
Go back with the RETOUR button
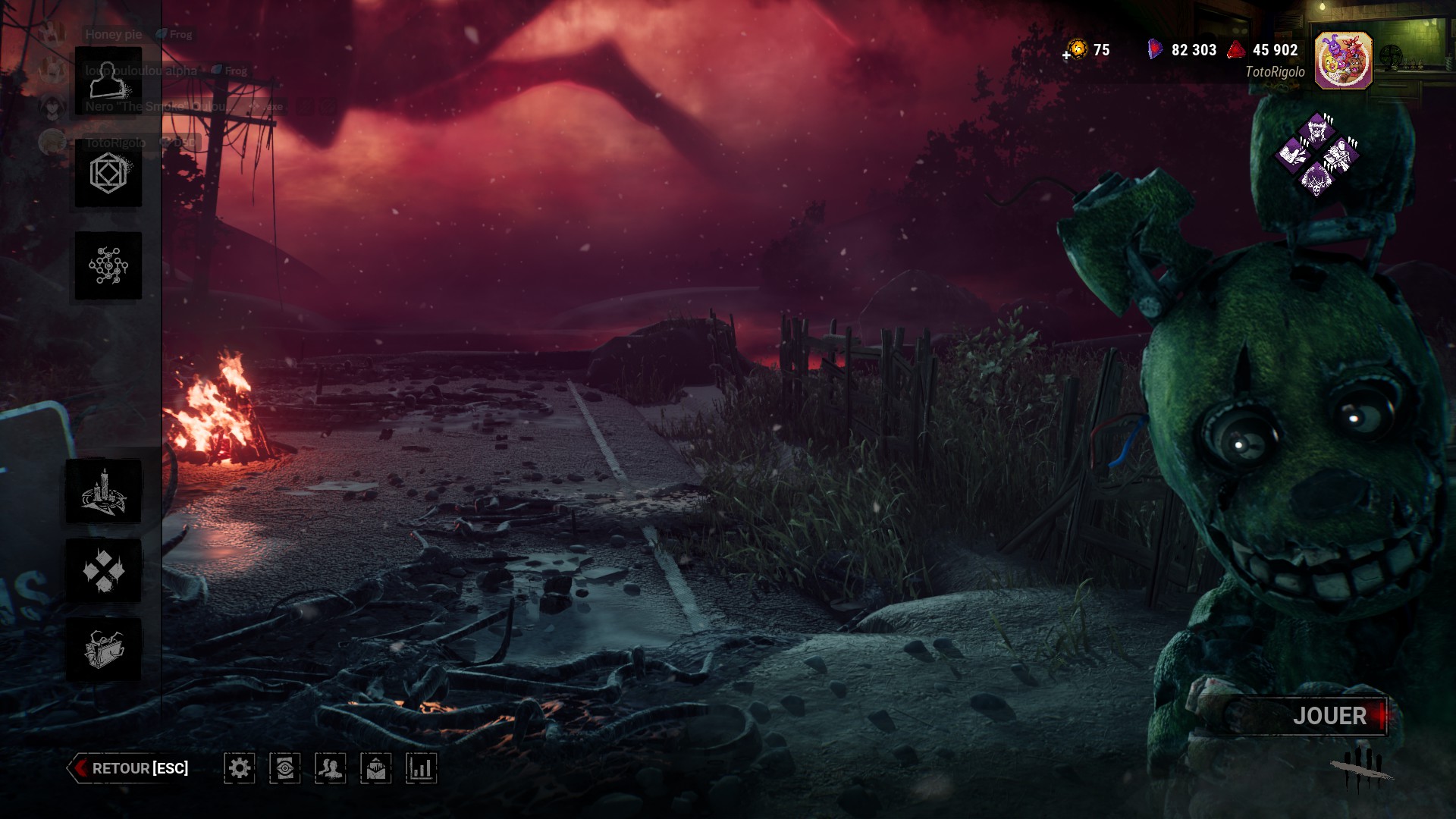click(x=129, y=768)
